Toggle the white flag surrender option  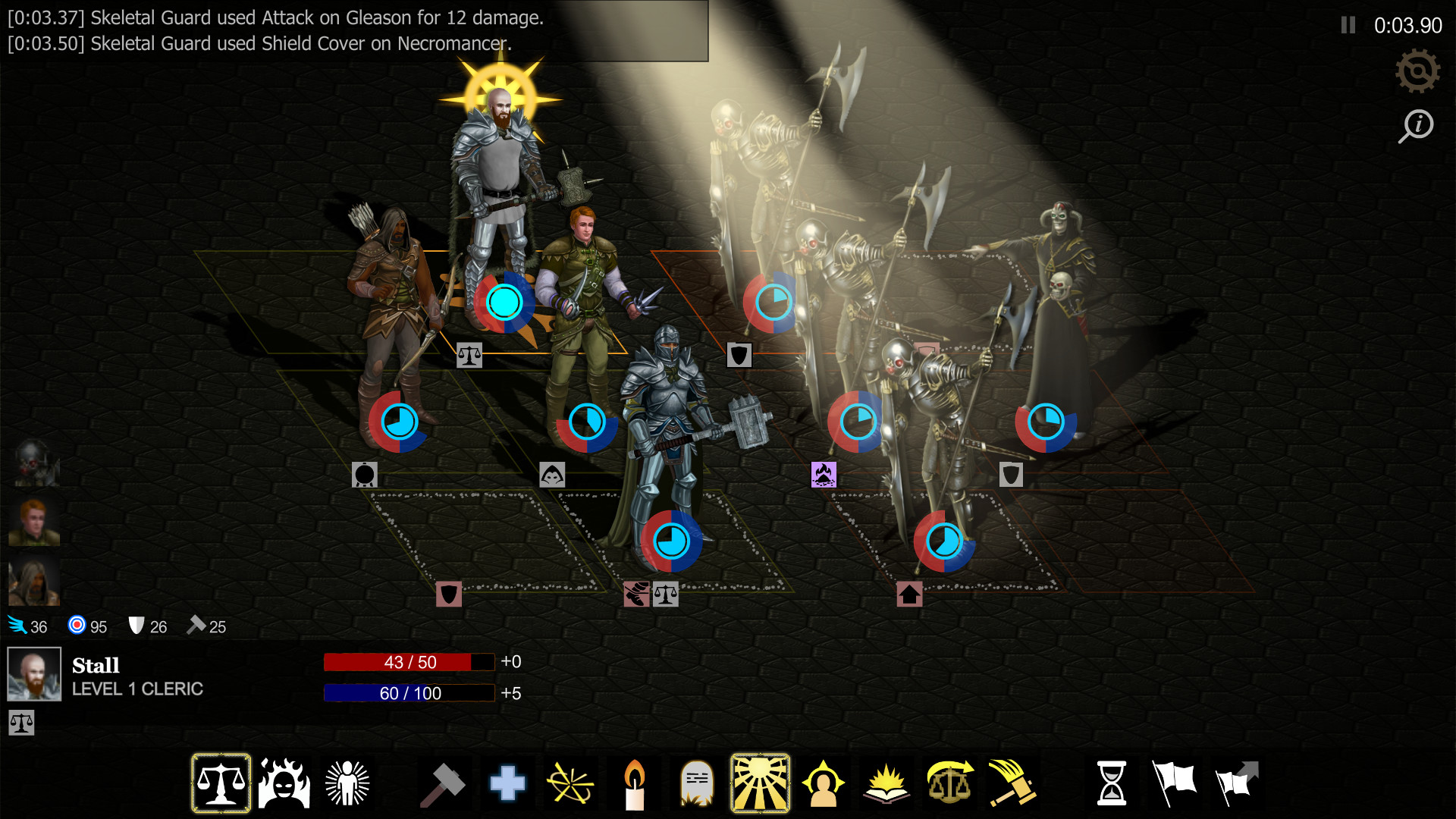1172,782
